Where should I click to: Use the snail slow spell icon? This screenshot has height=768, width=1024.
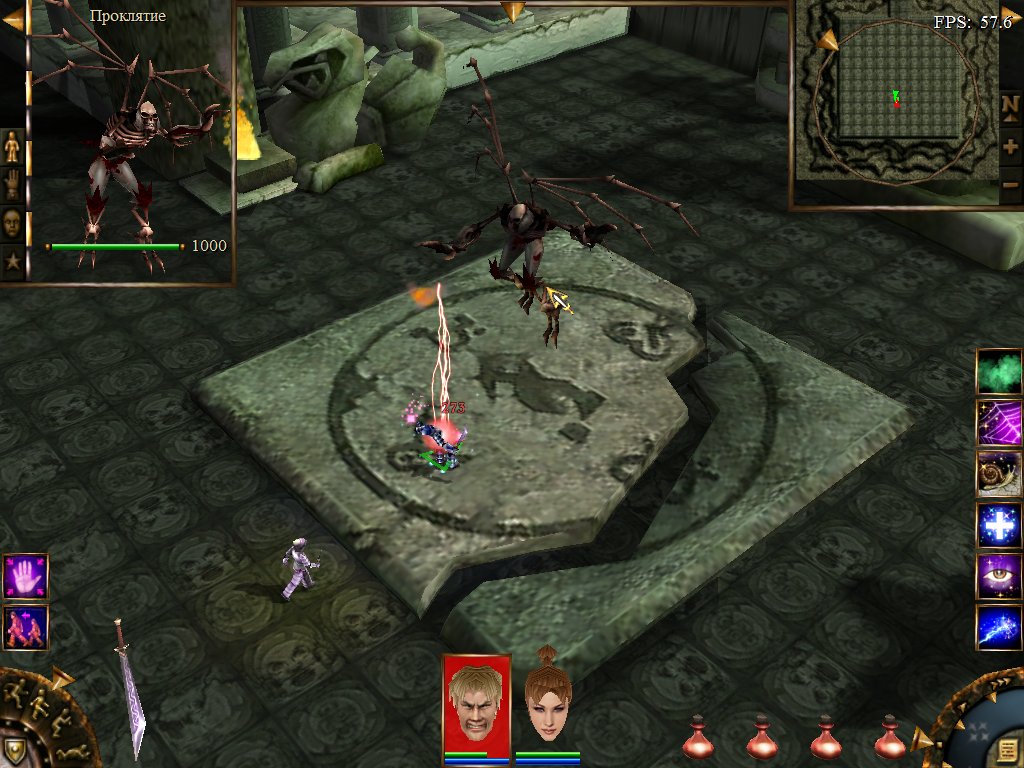(x=999, y=474)
